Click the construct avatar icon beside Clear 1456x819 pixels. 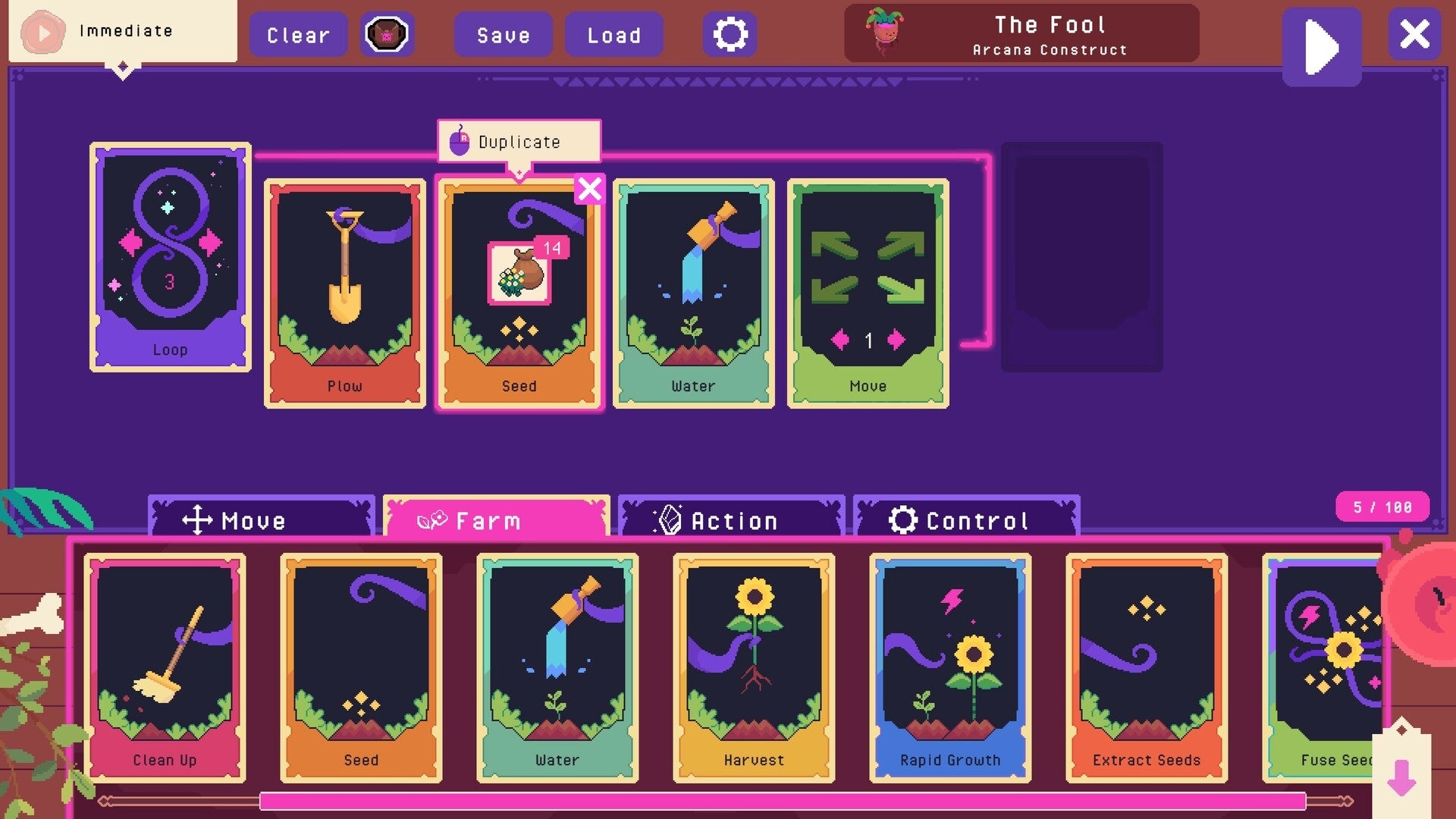(388, 34)
